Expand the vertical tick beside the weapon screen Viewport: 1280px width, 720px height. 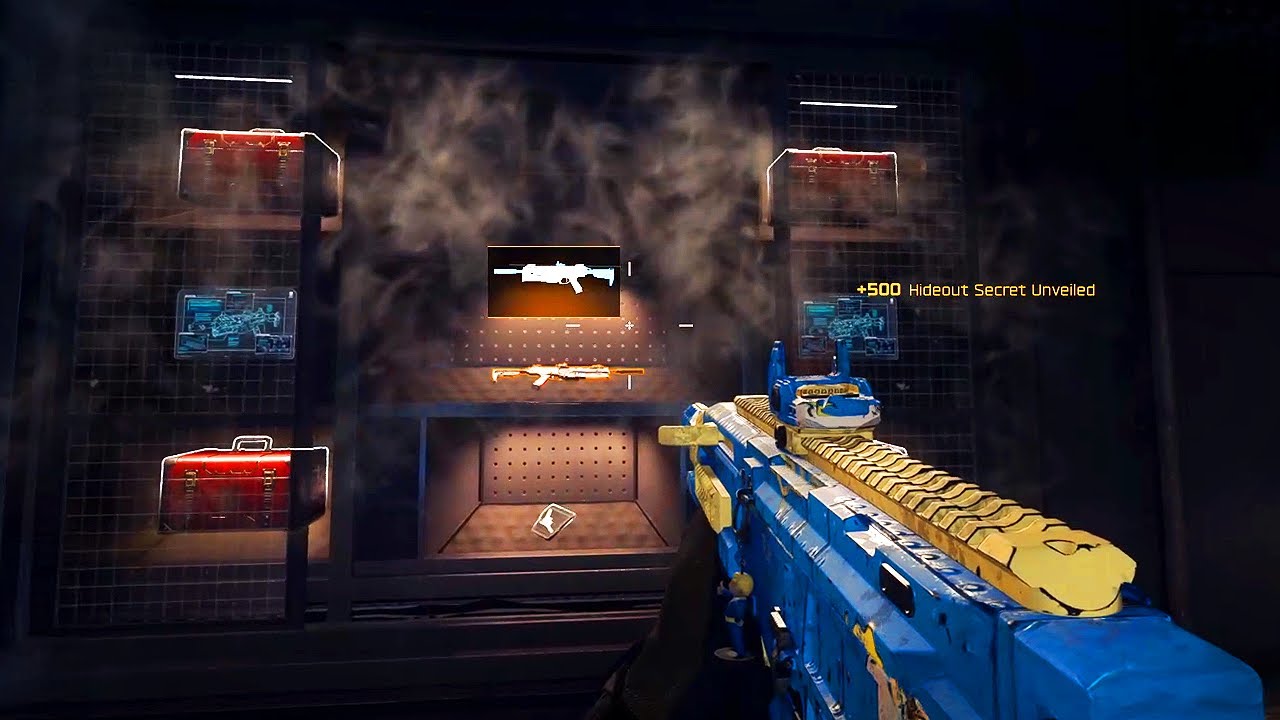click(x=630, y=268)
